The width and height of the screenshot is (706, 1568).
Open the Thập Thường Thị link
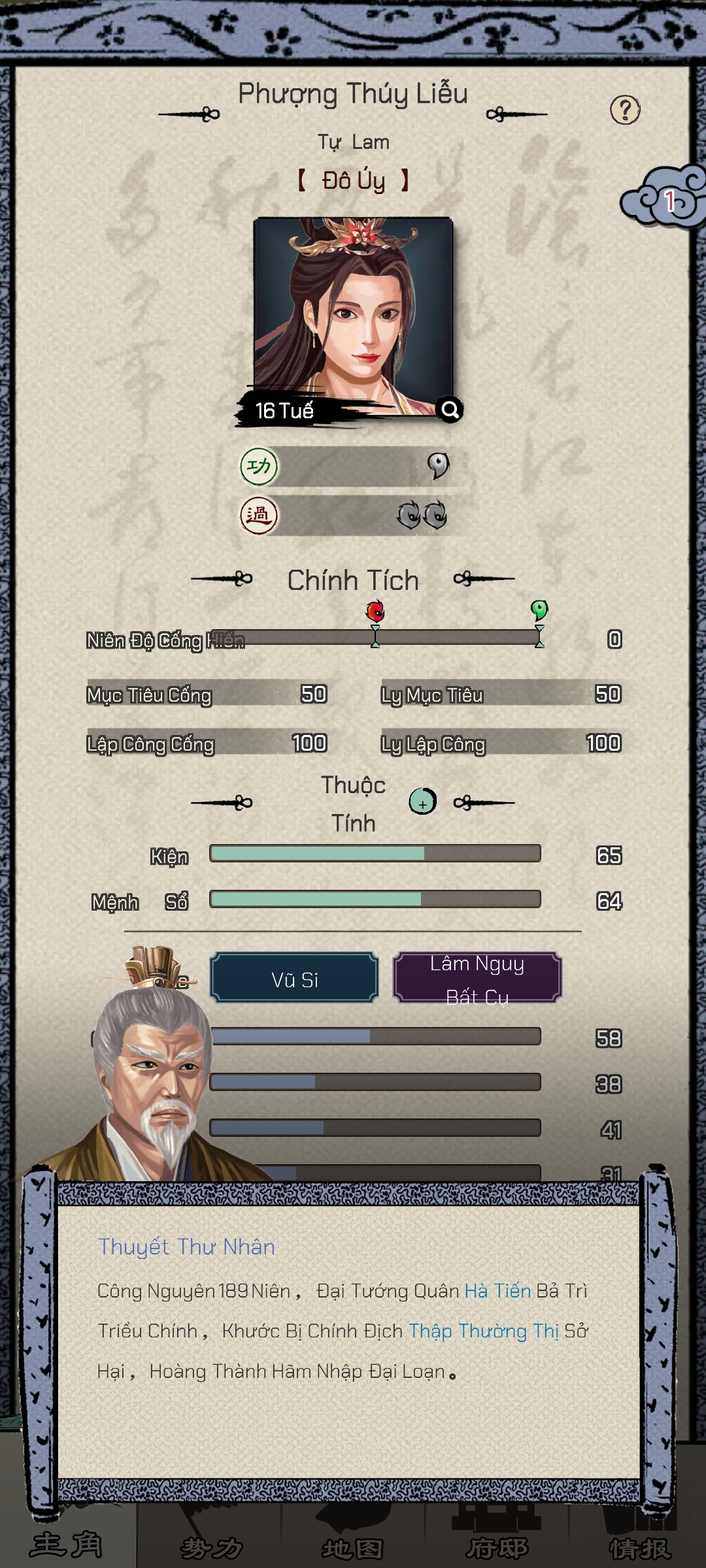(483, 1331)
